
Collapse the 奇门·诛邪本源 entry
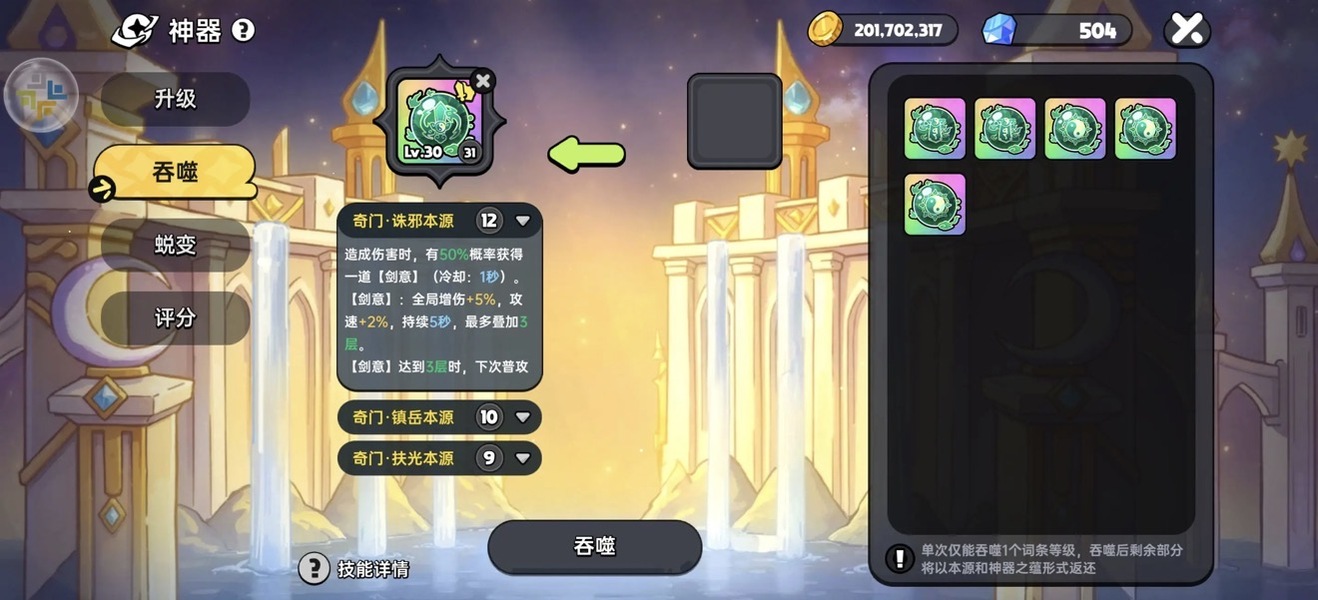coord(522,221)
